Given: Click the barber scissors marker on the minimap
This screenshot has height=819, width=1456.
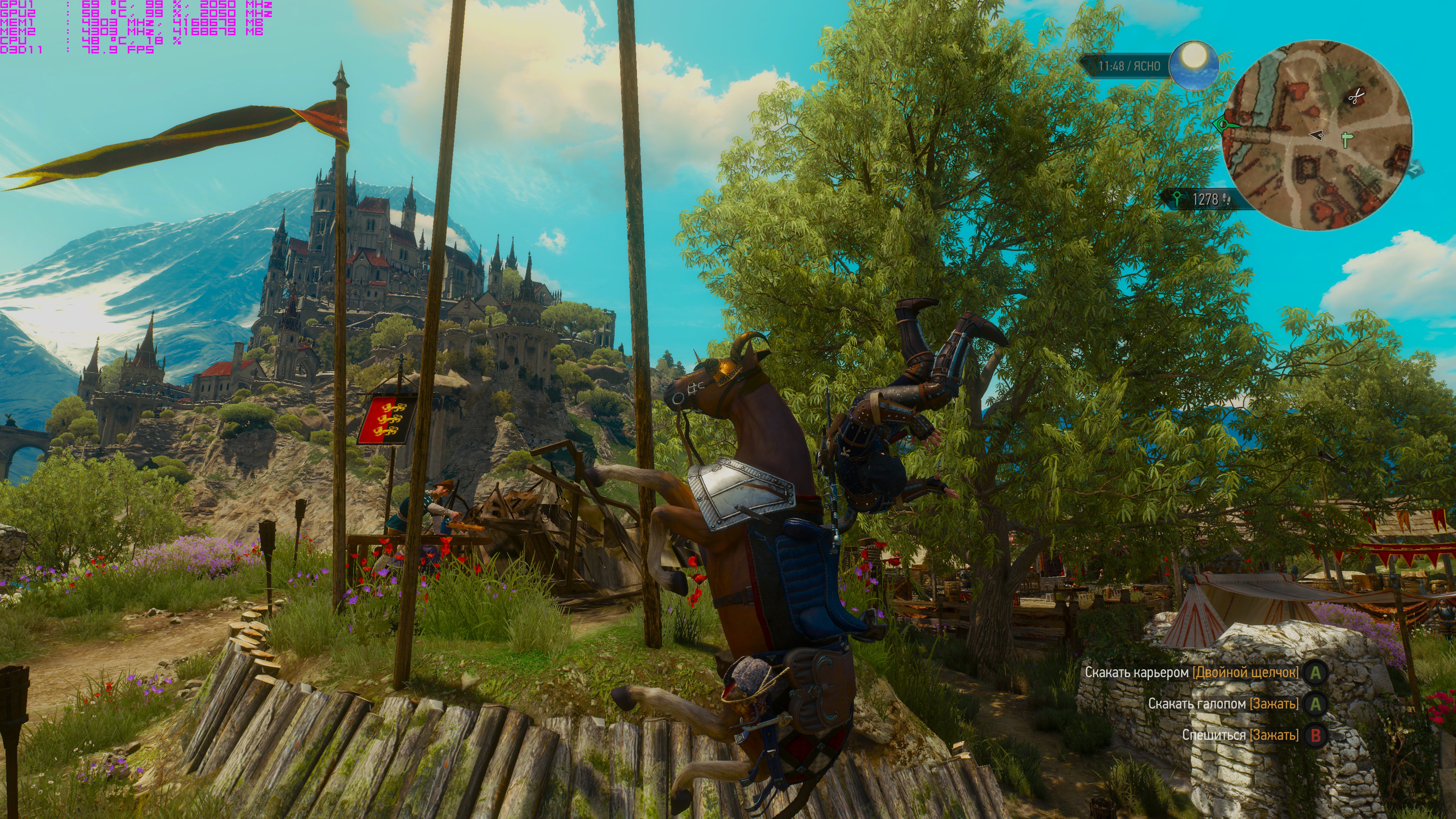Looking at the screenshot, I should [x=1357, y=97].
